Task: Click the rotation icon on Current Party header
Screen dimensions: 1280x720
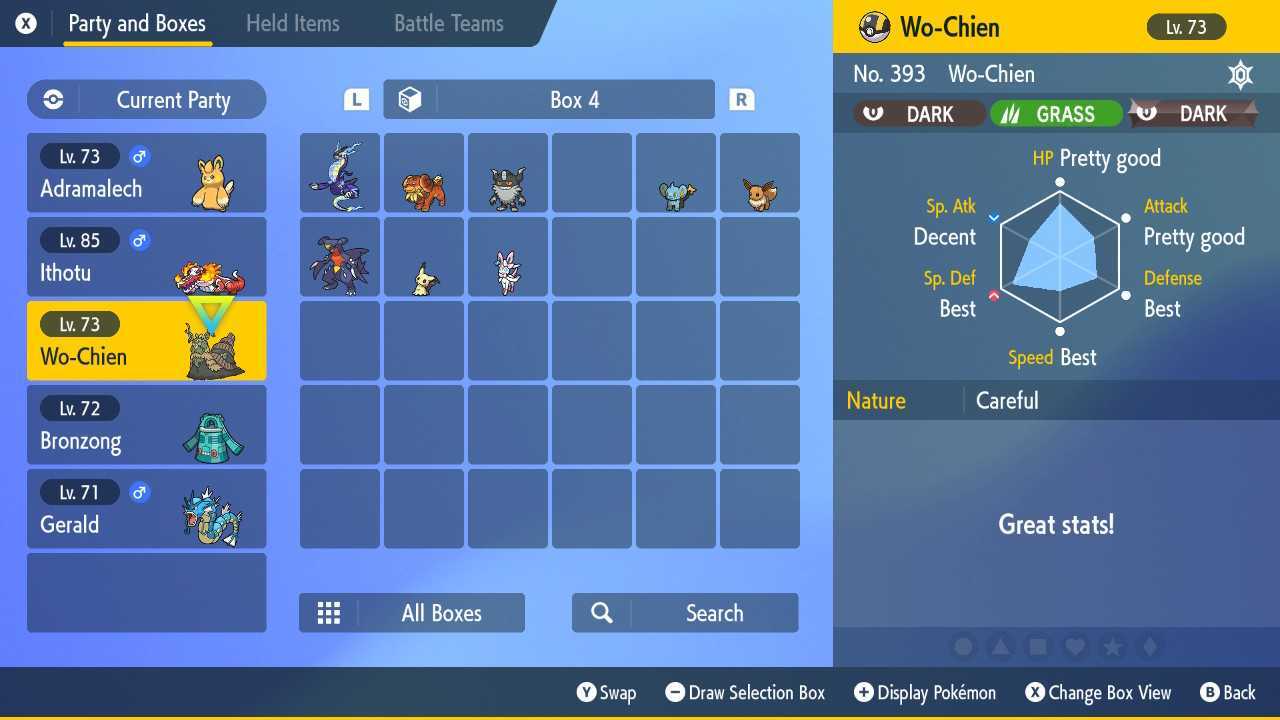Action: pyautogui.click(x=53, y=99)
